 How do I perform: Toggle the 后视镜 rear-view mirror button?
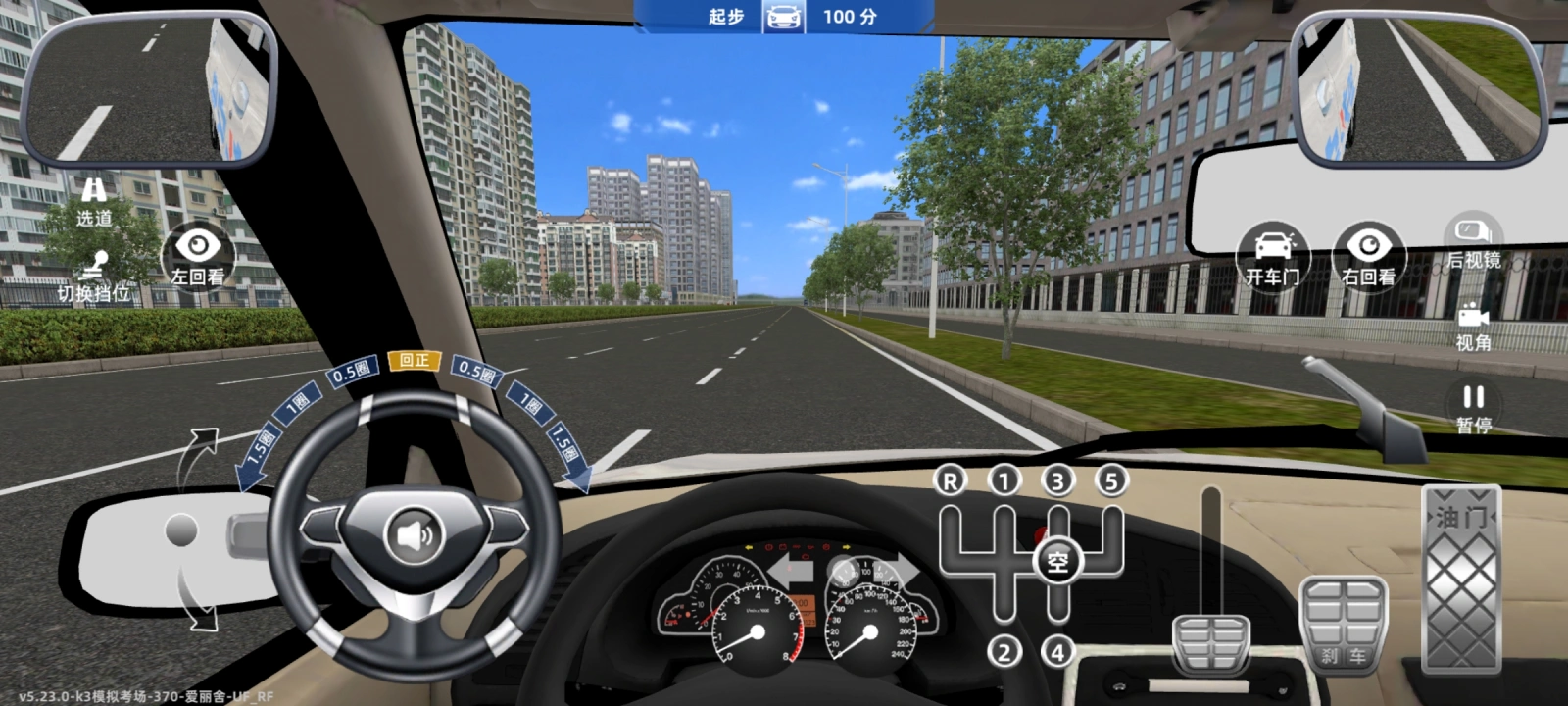1473,242
